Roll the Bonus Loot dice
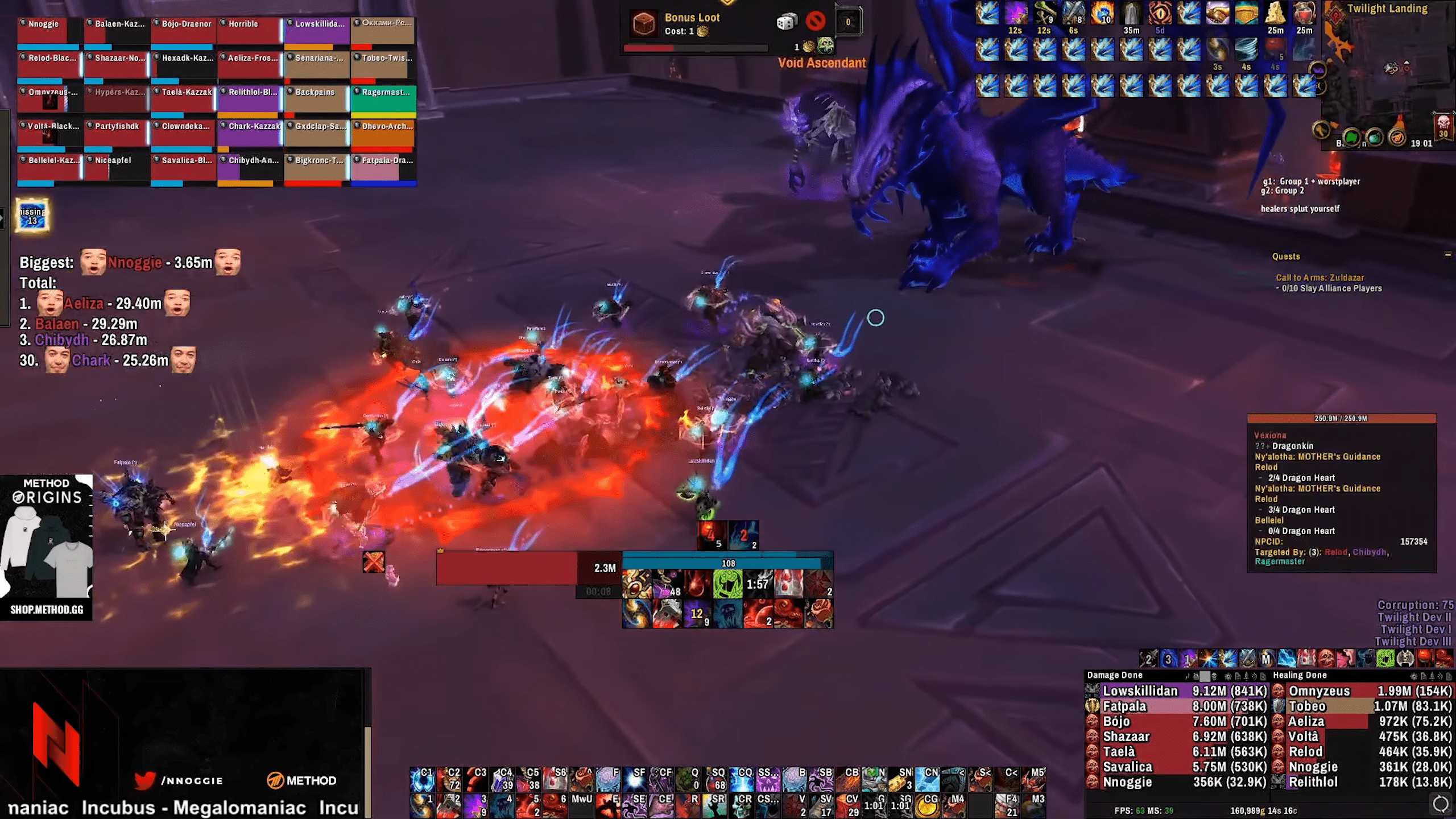The image size is (1456, 819). click(x=787, y=22)
